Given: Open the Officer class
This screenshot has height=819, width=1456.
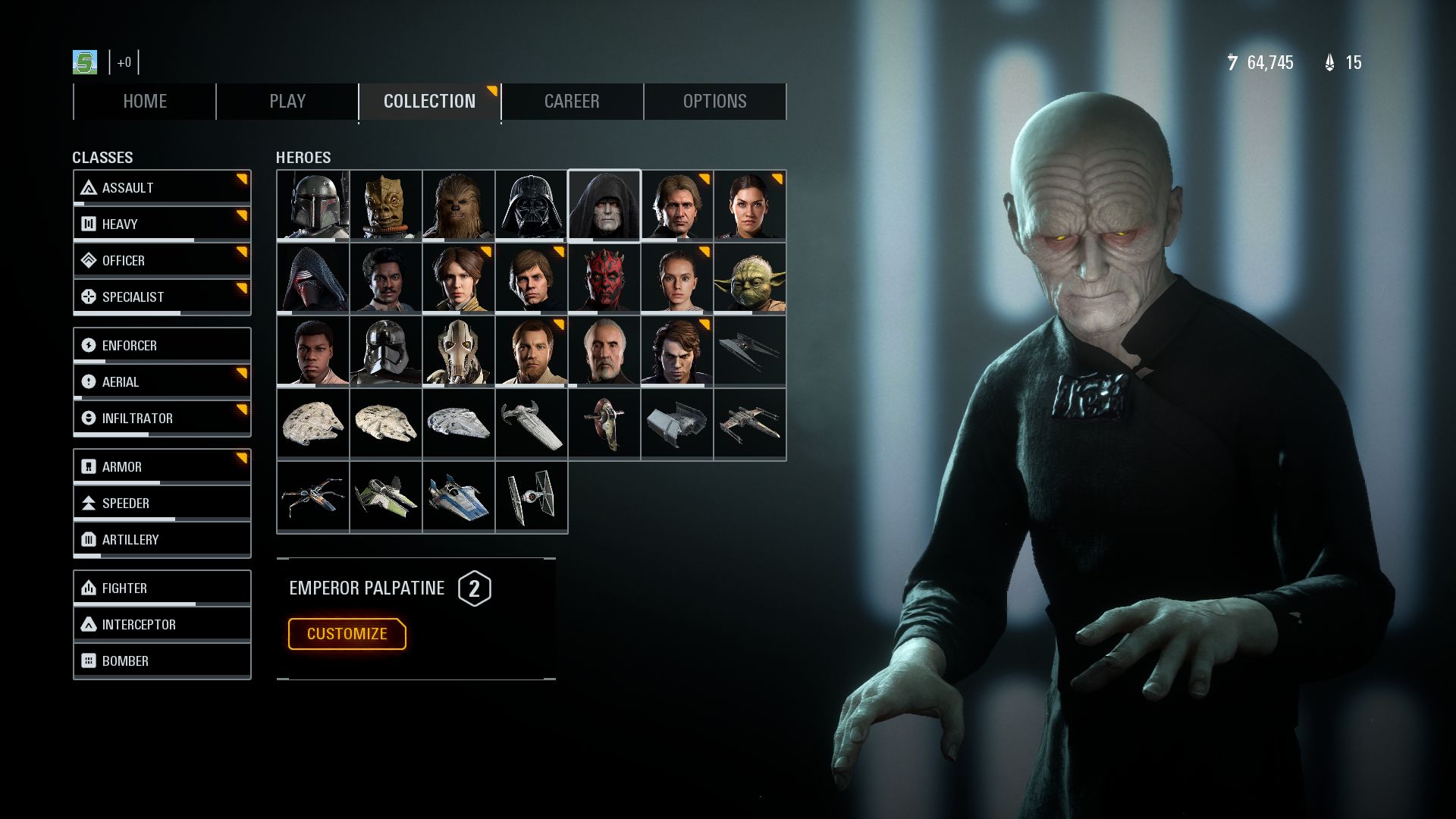Looking at the screenshot, I should tap(90, 260).
